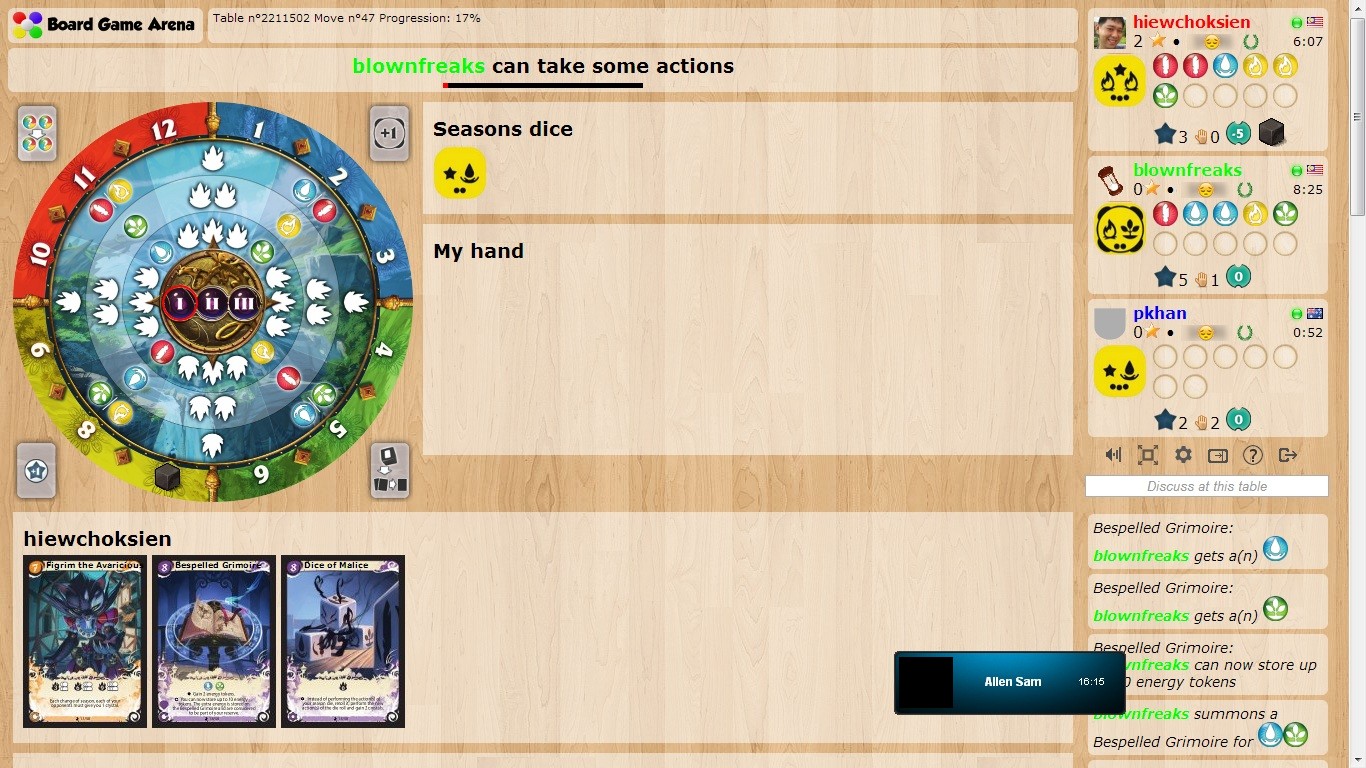The height and width of the screenshot is (768, 1366).
Task: Open hiewchoksien's player profile name
Action: click(1190, 21)
